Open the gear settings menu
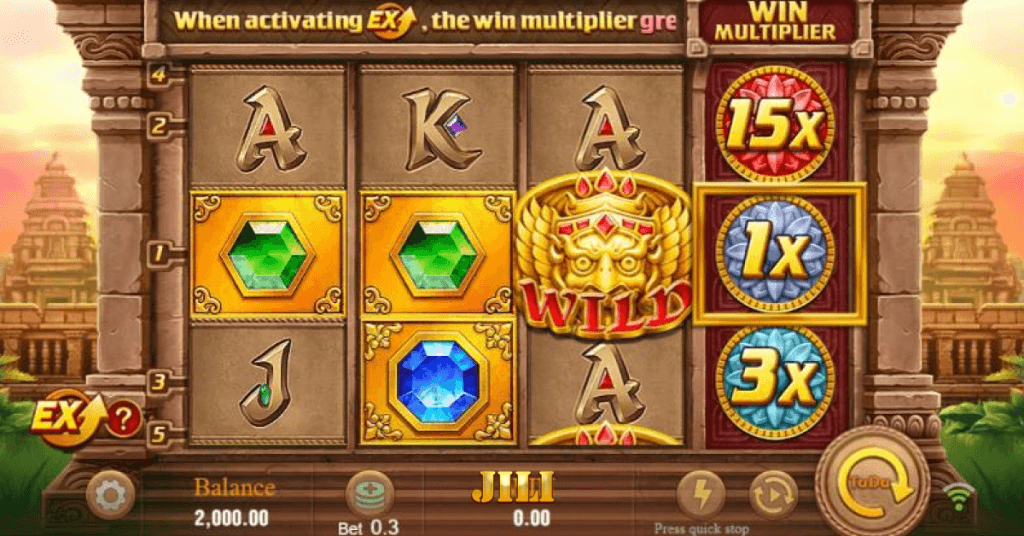Image resolution: width=1024 pixels, height=536 pixels. (x=110, y=494)
